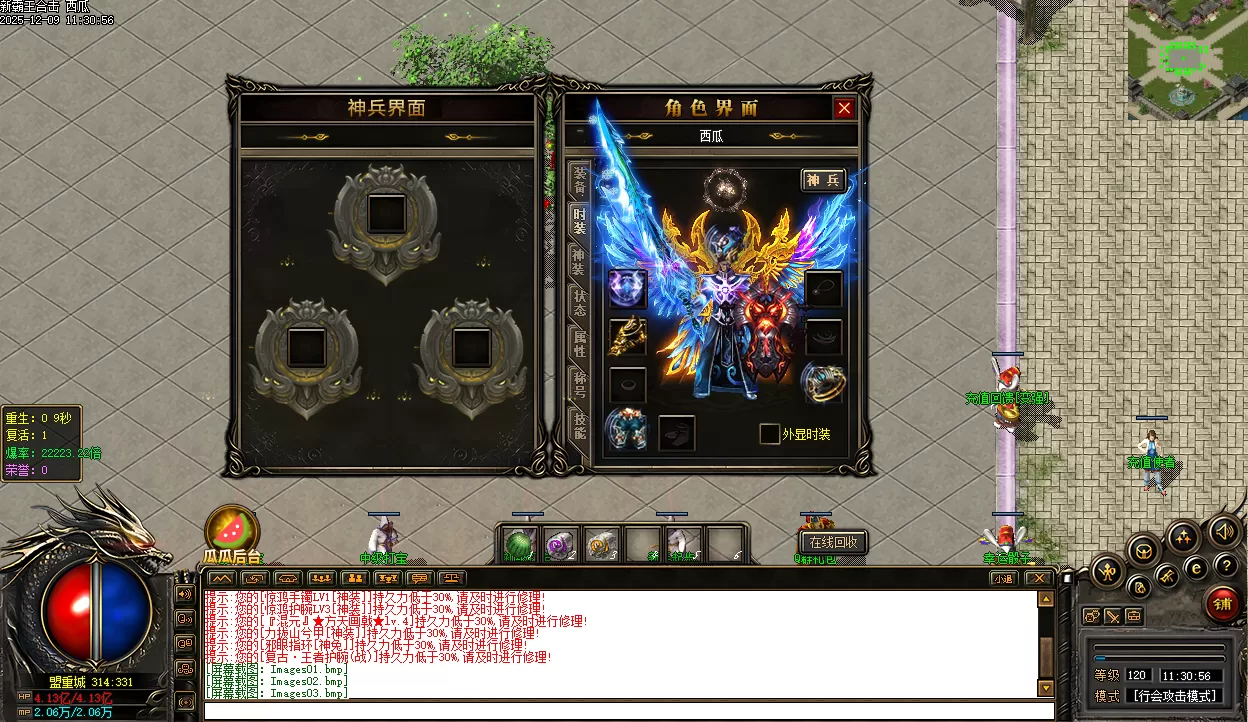Show the 状态 status tab
1248x722 pixels.
(579, 303)
